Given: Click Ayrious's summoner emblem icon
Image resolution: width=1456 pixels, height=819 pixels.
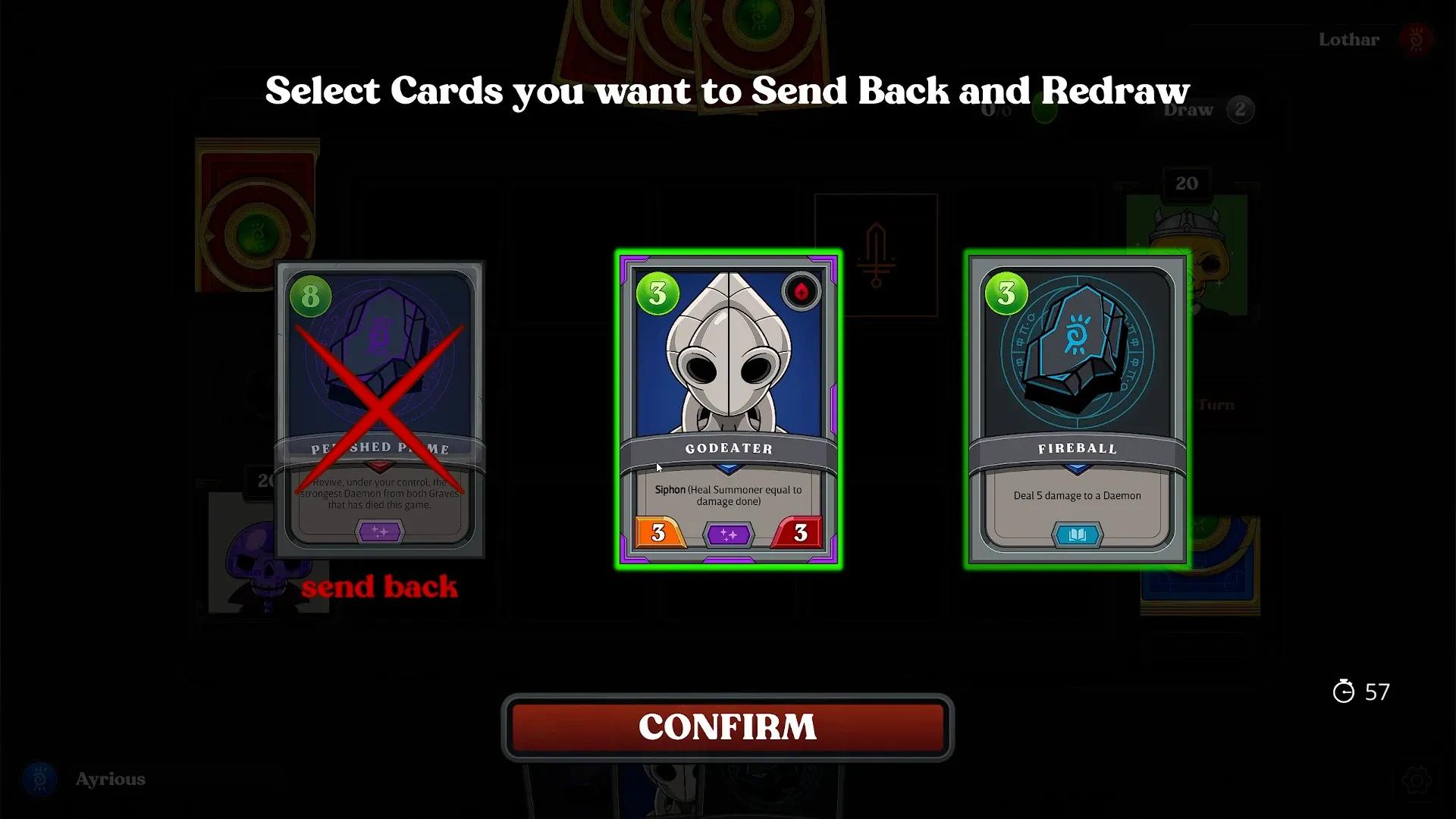Looking at the screenshot, I should pyautogui.click(x=39, y=779).
